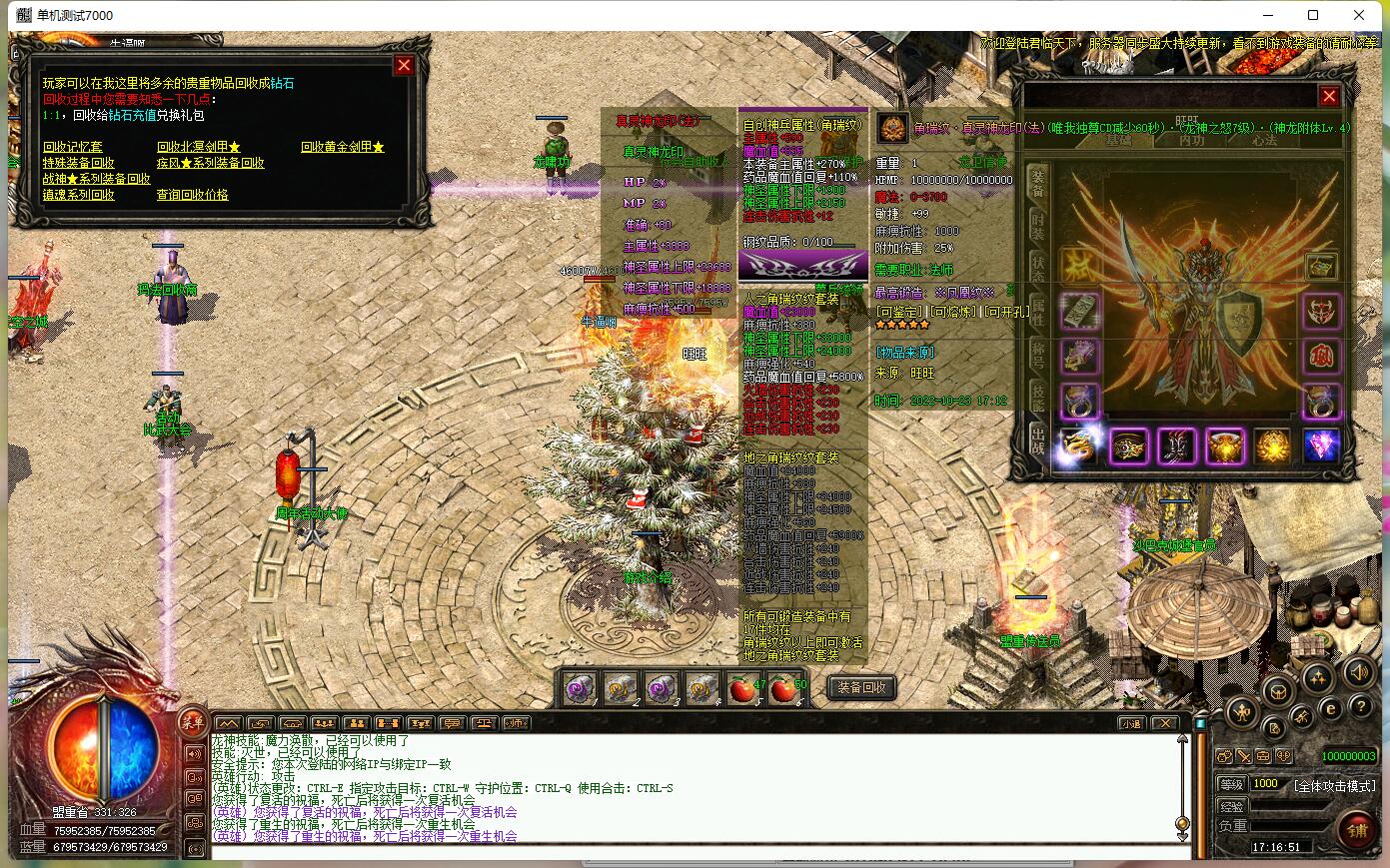
Task: Close the character equipment panel
Action: point(1329,96)
